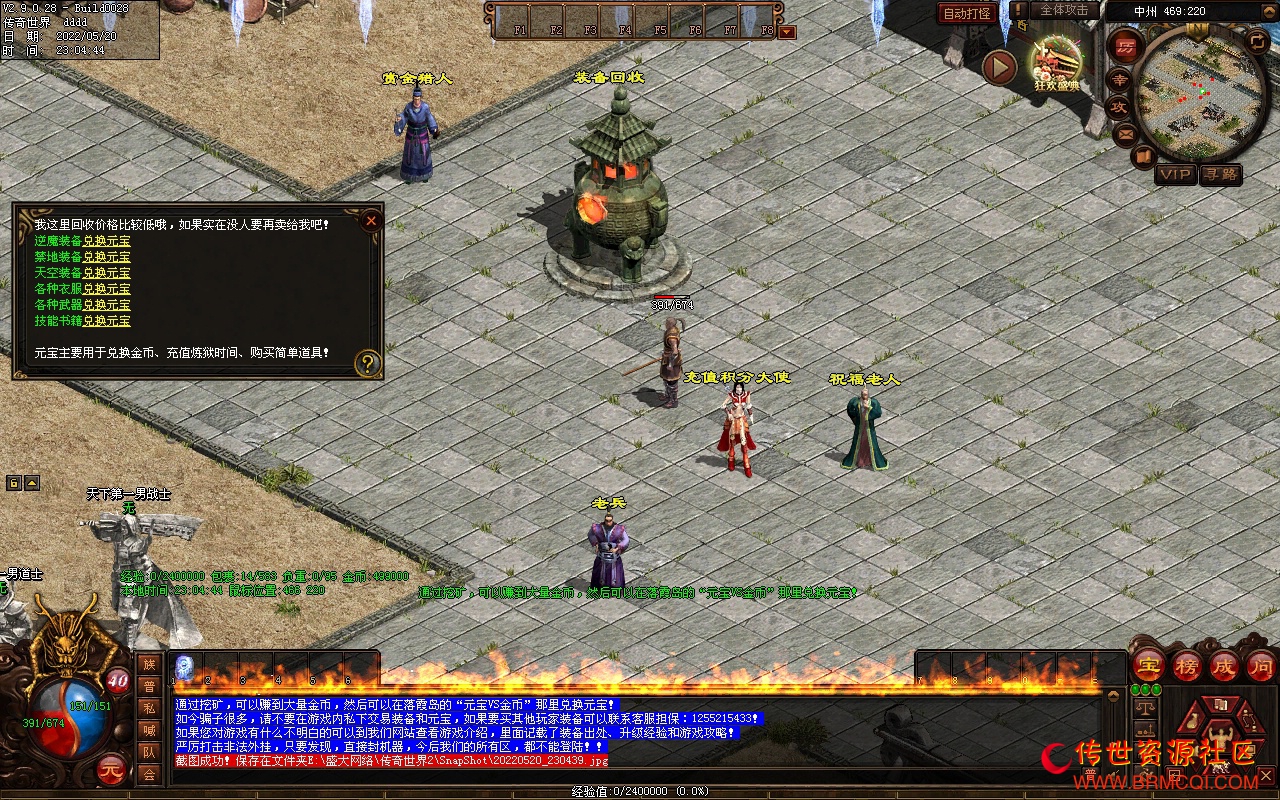Toggle 自动打怪 auto-fight button

click(967, 14)
